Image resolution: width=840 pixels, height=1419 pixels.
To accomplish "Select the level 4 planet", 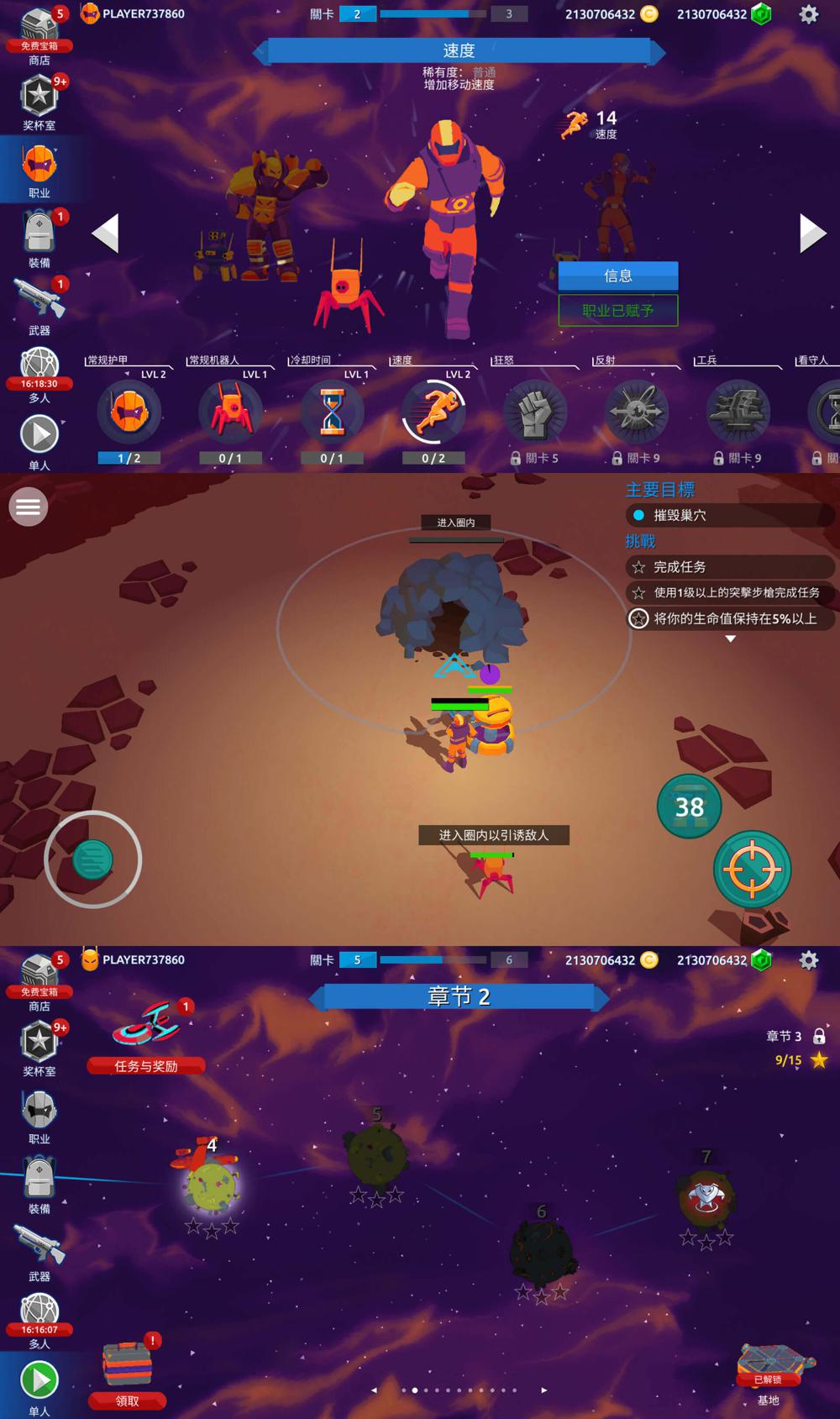I will click(212, 1185).
